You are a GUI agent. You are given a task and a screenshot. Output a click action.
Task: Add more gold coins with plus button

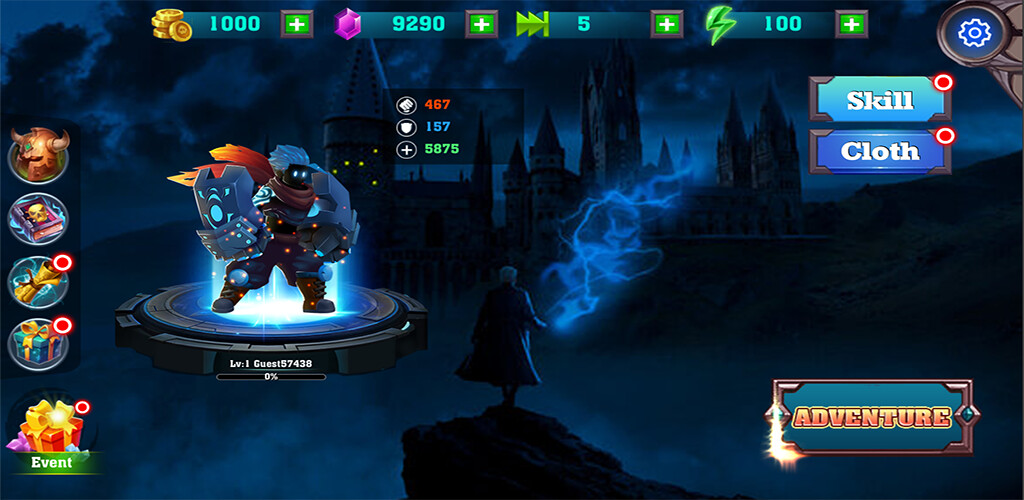[x=296, y=24]
